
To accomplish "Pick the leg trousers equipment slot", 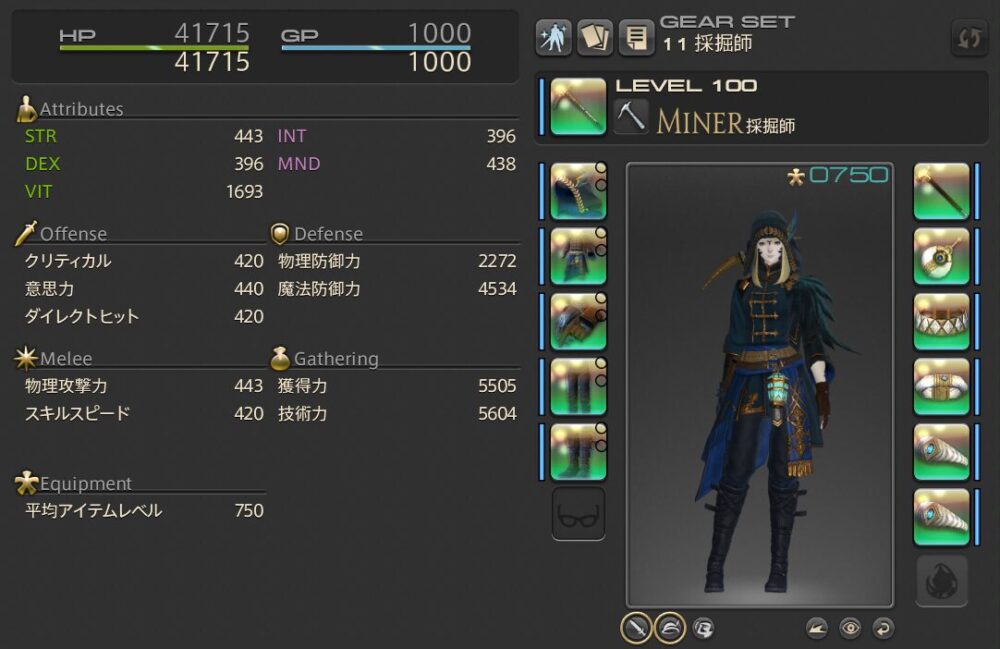I will [x=578, y=386].
